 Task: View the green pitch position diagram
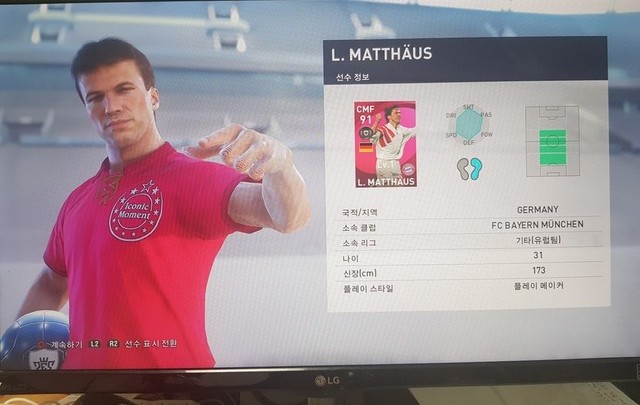(552, 141)
